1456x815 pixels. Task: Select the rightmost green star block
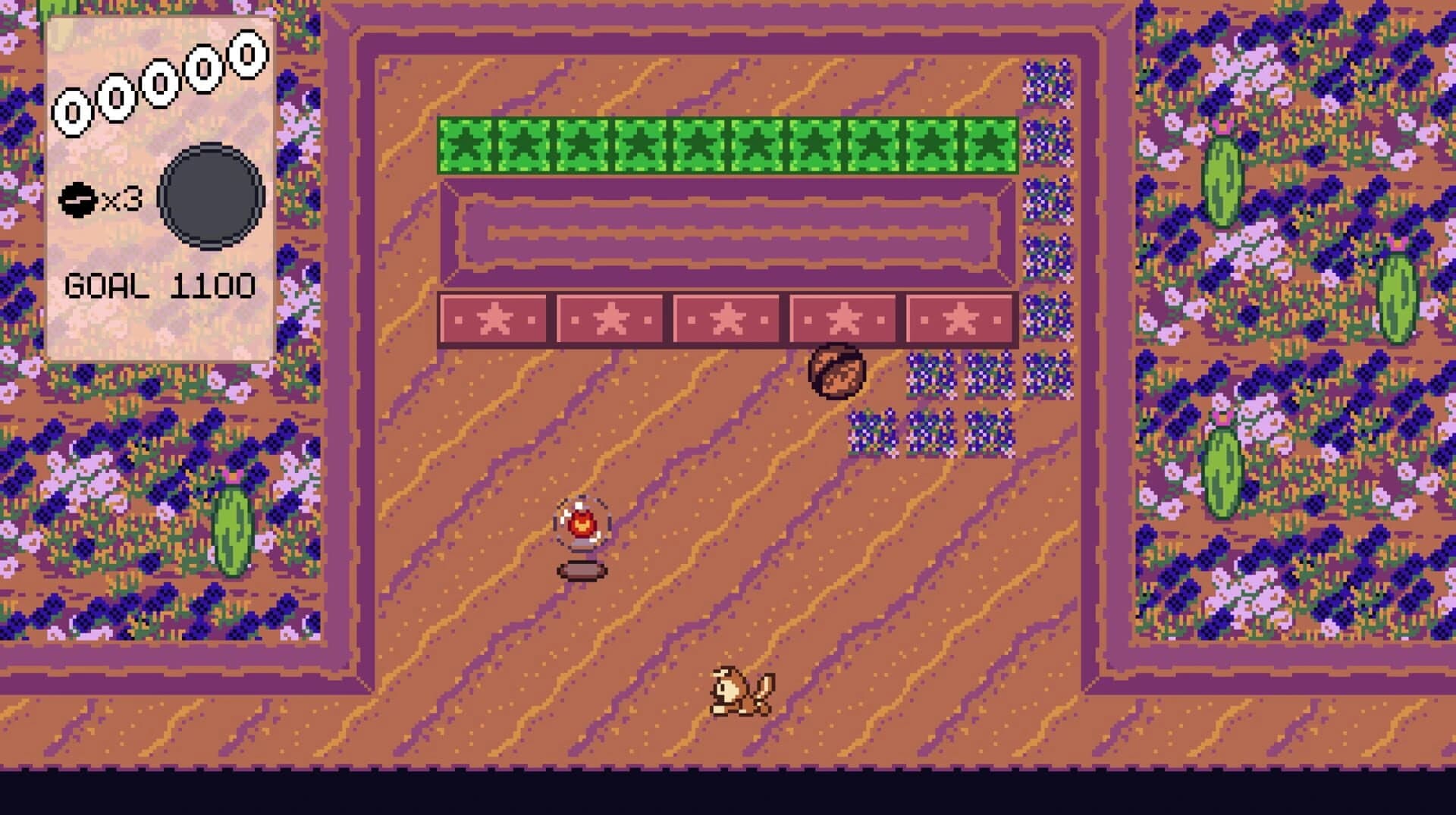pos(990,144)
